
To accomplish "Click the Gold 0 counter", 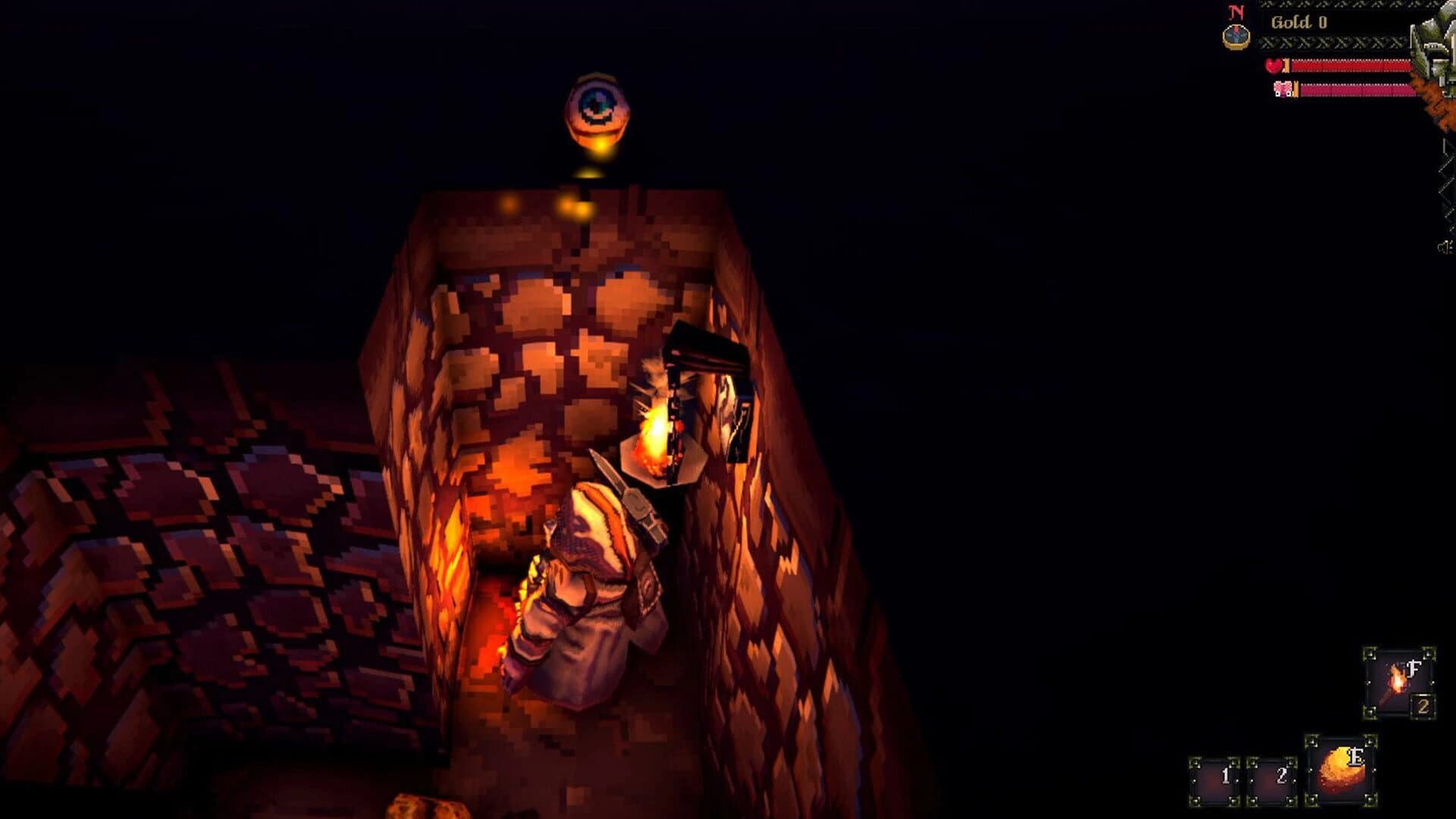I will click(x=1298, y=23).
